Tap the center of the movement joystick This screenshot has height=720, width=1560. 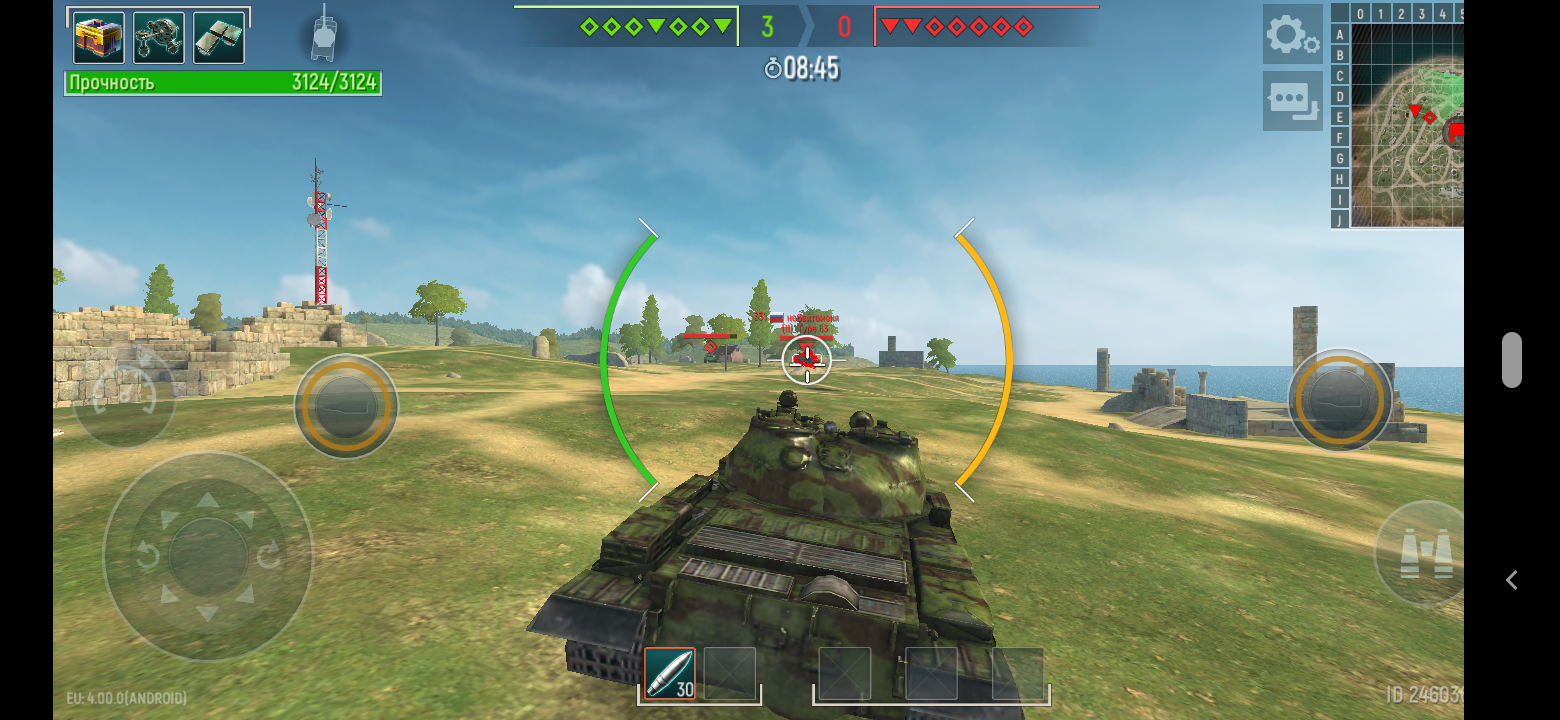(208, 556)
